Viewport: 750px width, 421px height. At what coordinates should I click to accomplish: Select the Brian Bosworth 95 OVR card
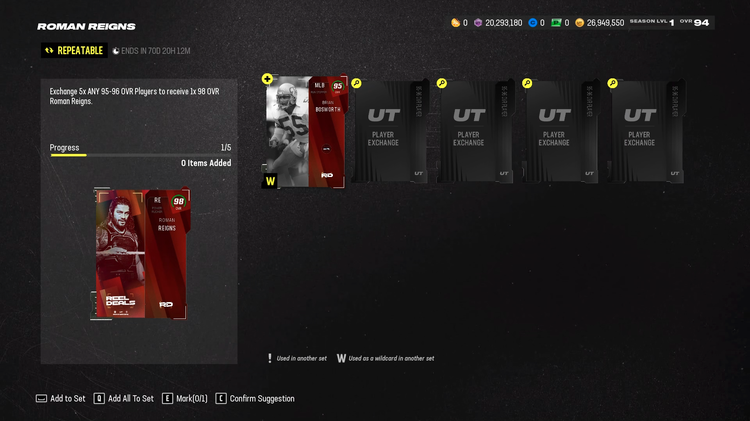click(x=305, y=132)
